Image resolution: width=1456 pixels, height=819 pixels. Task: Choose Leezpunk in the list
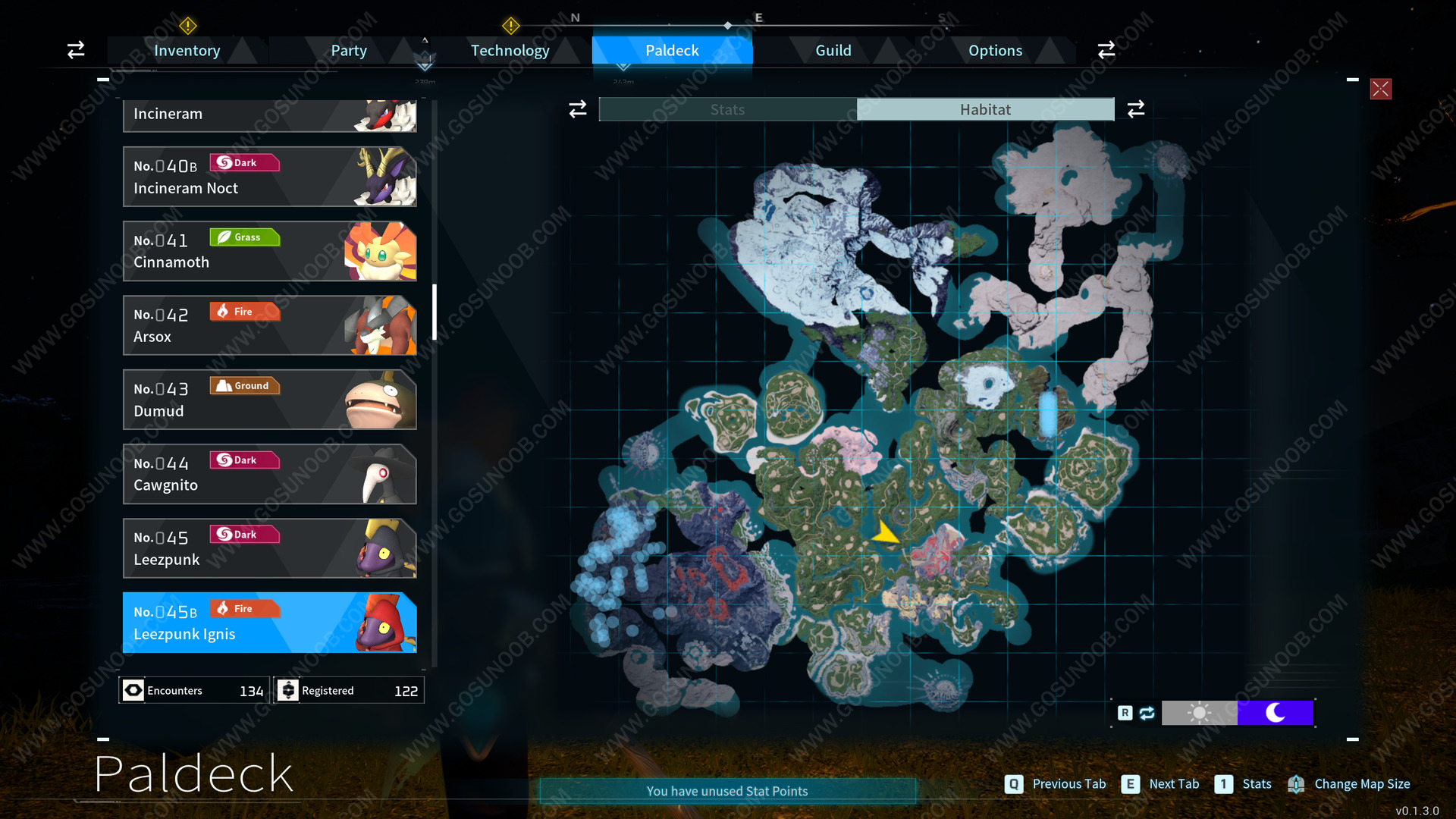pyautogui.click(x=269, y=548)
